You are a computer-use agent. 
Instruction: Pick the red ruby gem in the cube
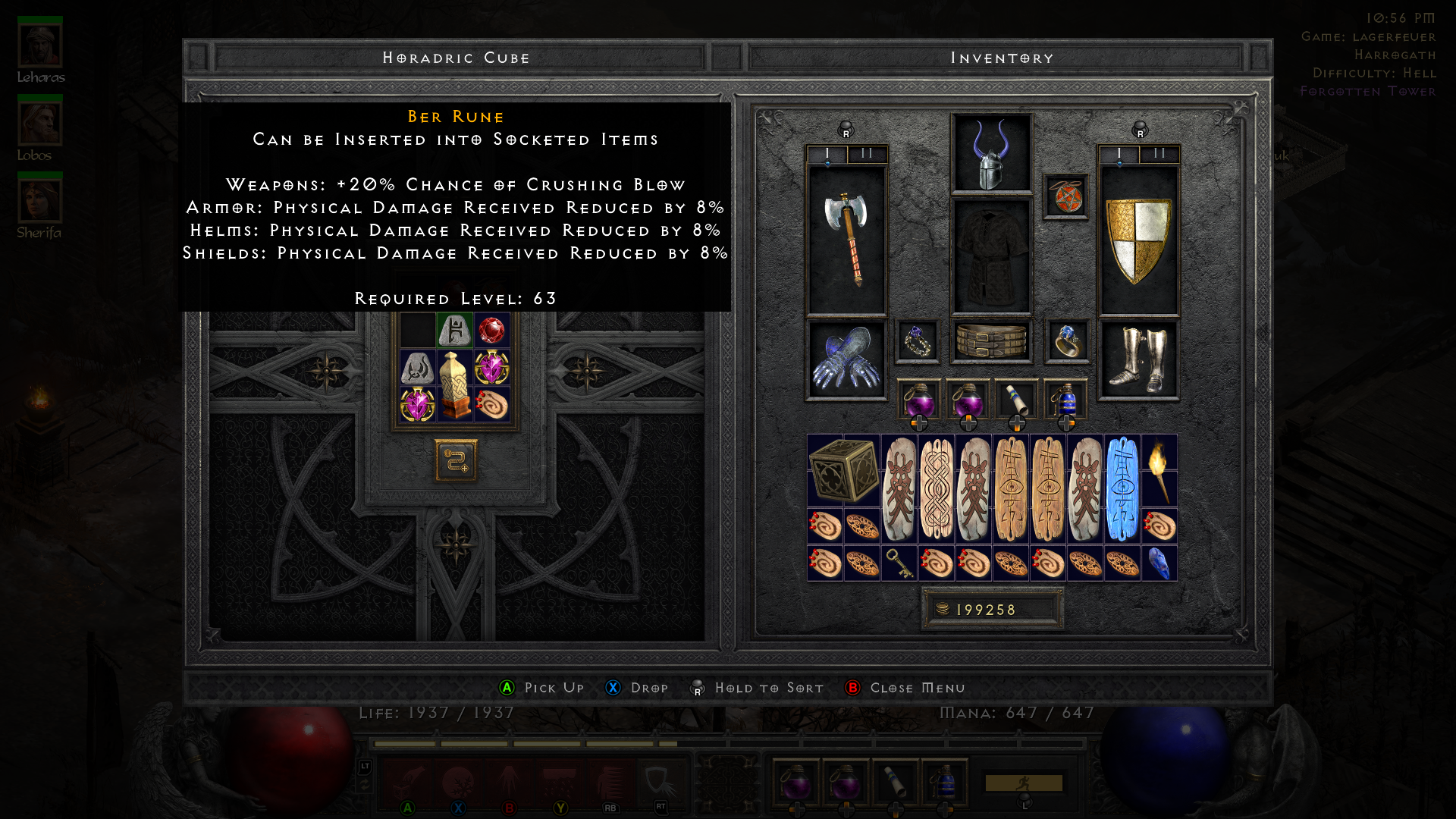(x=493, y=328)
